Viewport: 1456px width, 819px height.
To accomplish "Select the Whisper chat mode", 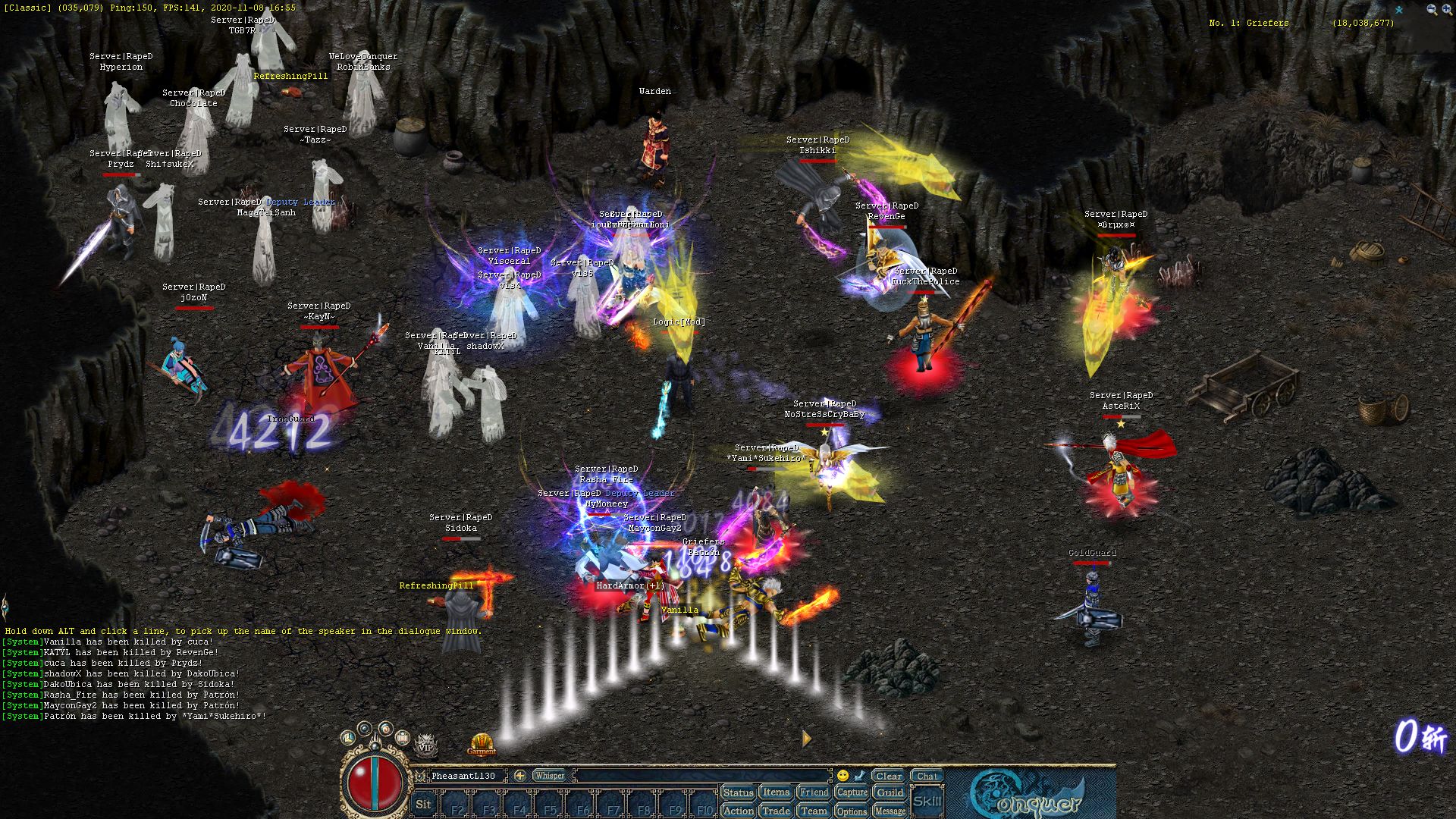I will (549, 776).
